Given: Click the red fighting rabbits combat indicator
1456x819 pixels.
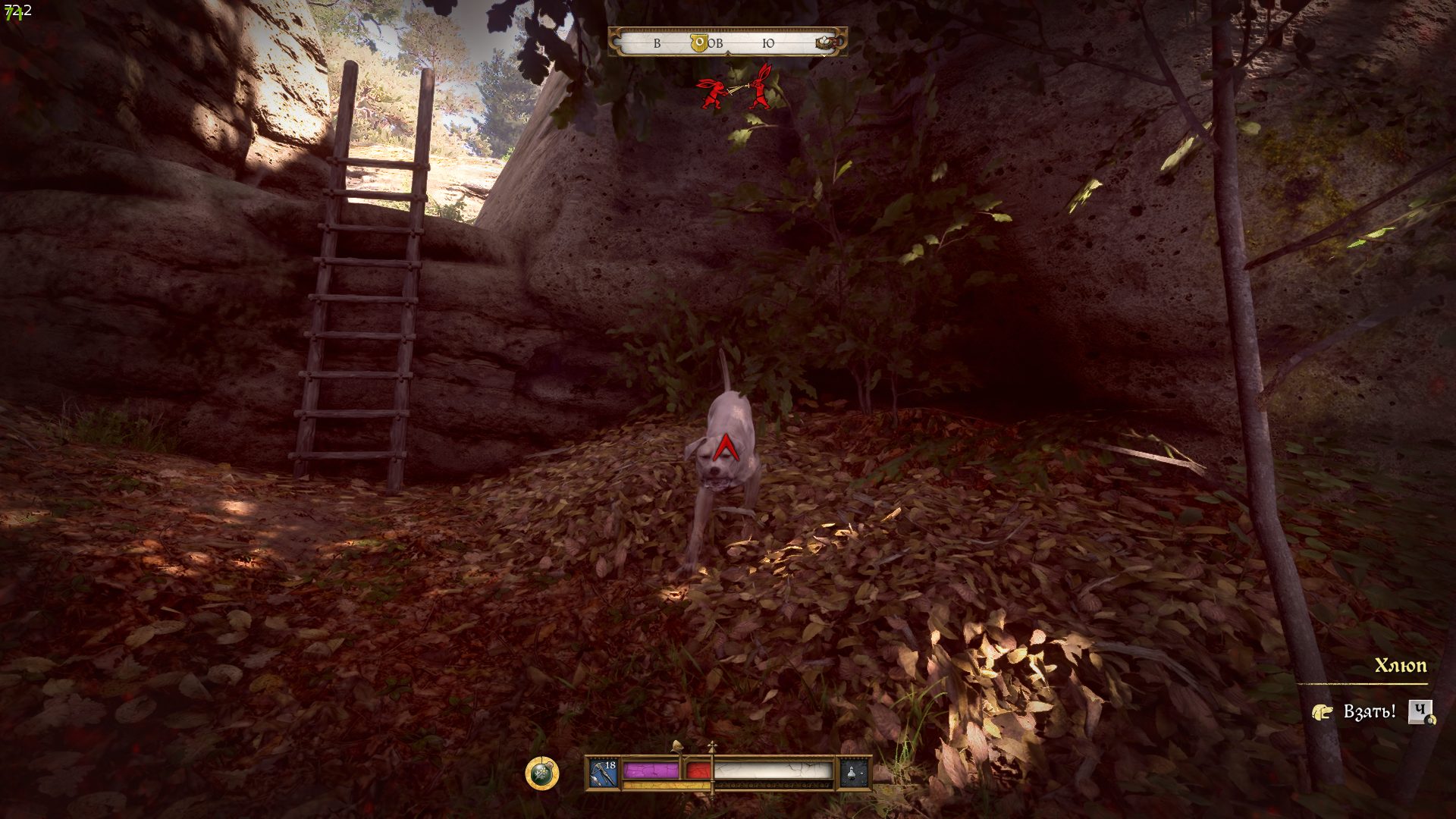Looking at the screenshot, I should 734,89.
